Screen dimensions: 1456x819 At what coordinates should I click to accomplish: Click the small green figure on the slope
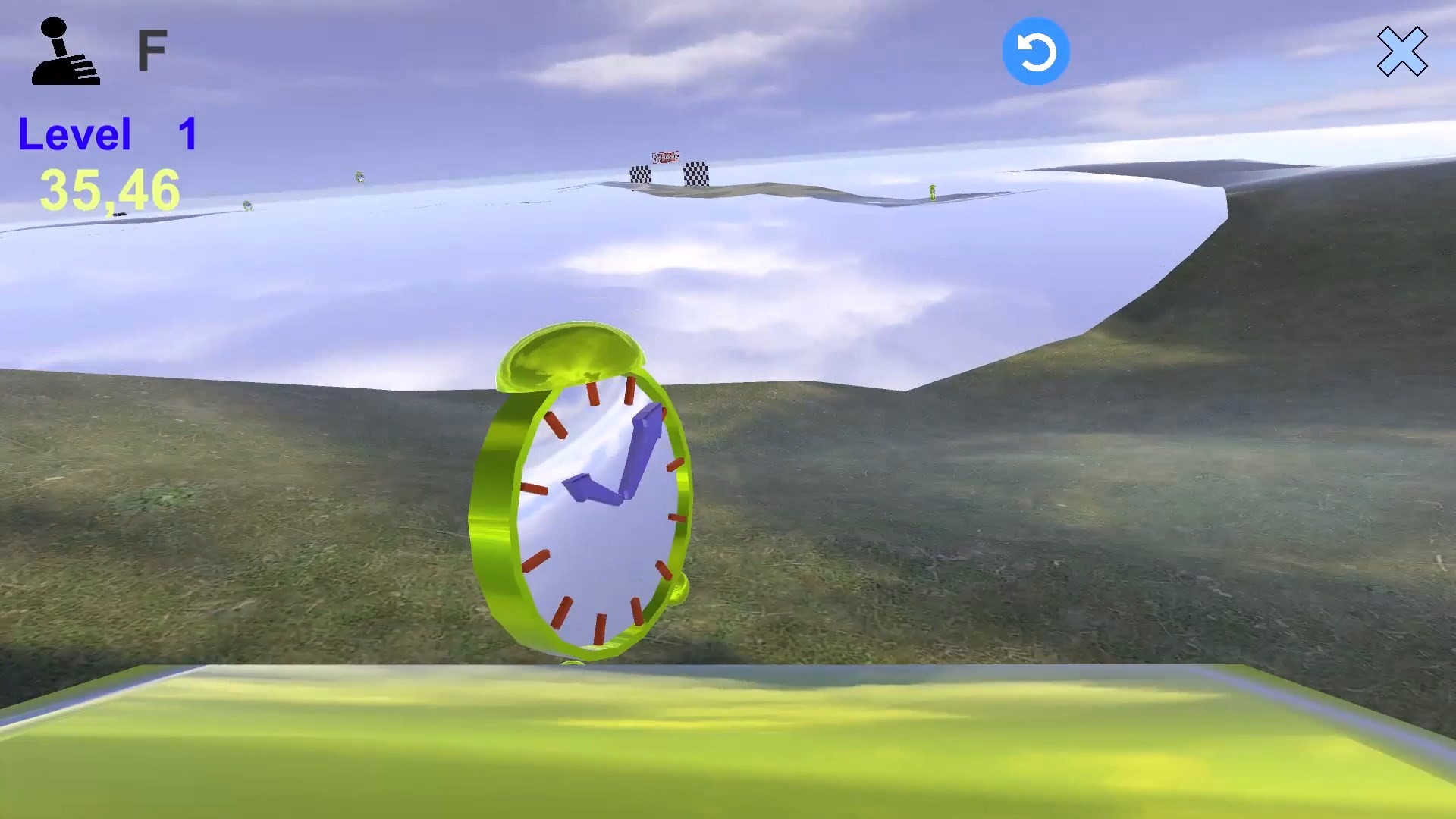[247, 206]
